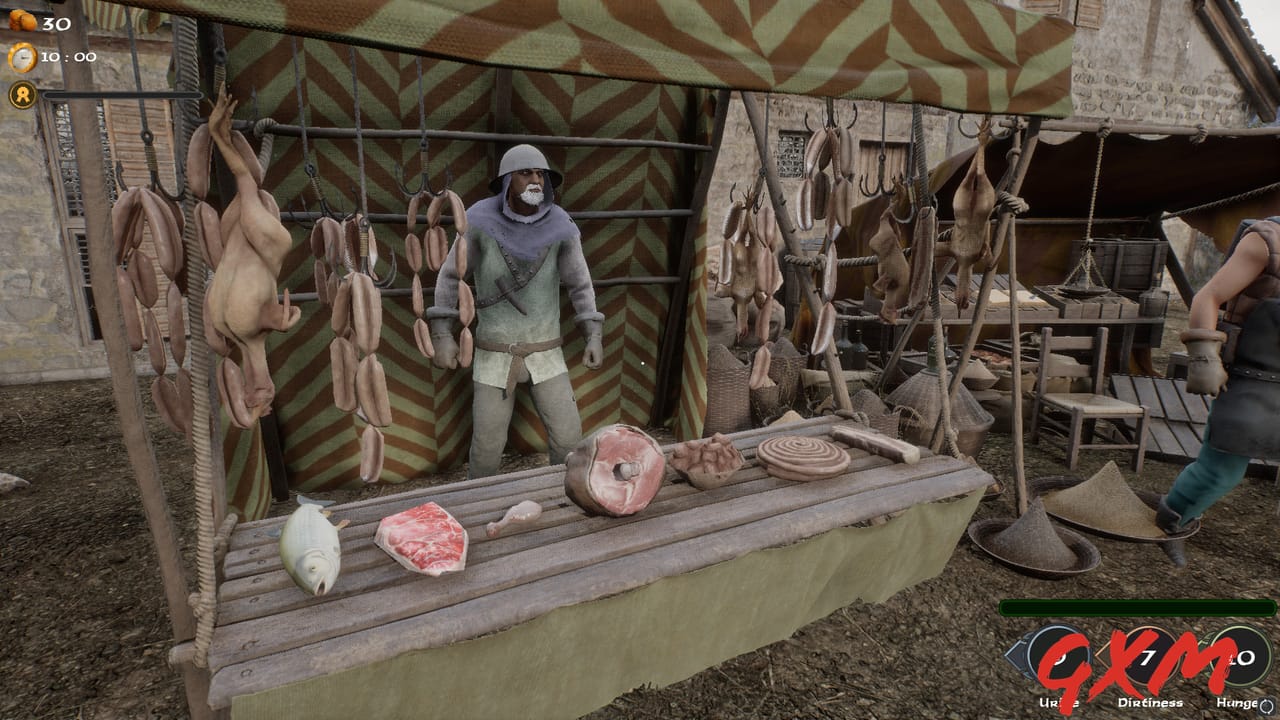Click the chicken drumstick beside the steak
Viewport: 1280px width, 720px height.
pyautogui.click(x=516, y=517)
